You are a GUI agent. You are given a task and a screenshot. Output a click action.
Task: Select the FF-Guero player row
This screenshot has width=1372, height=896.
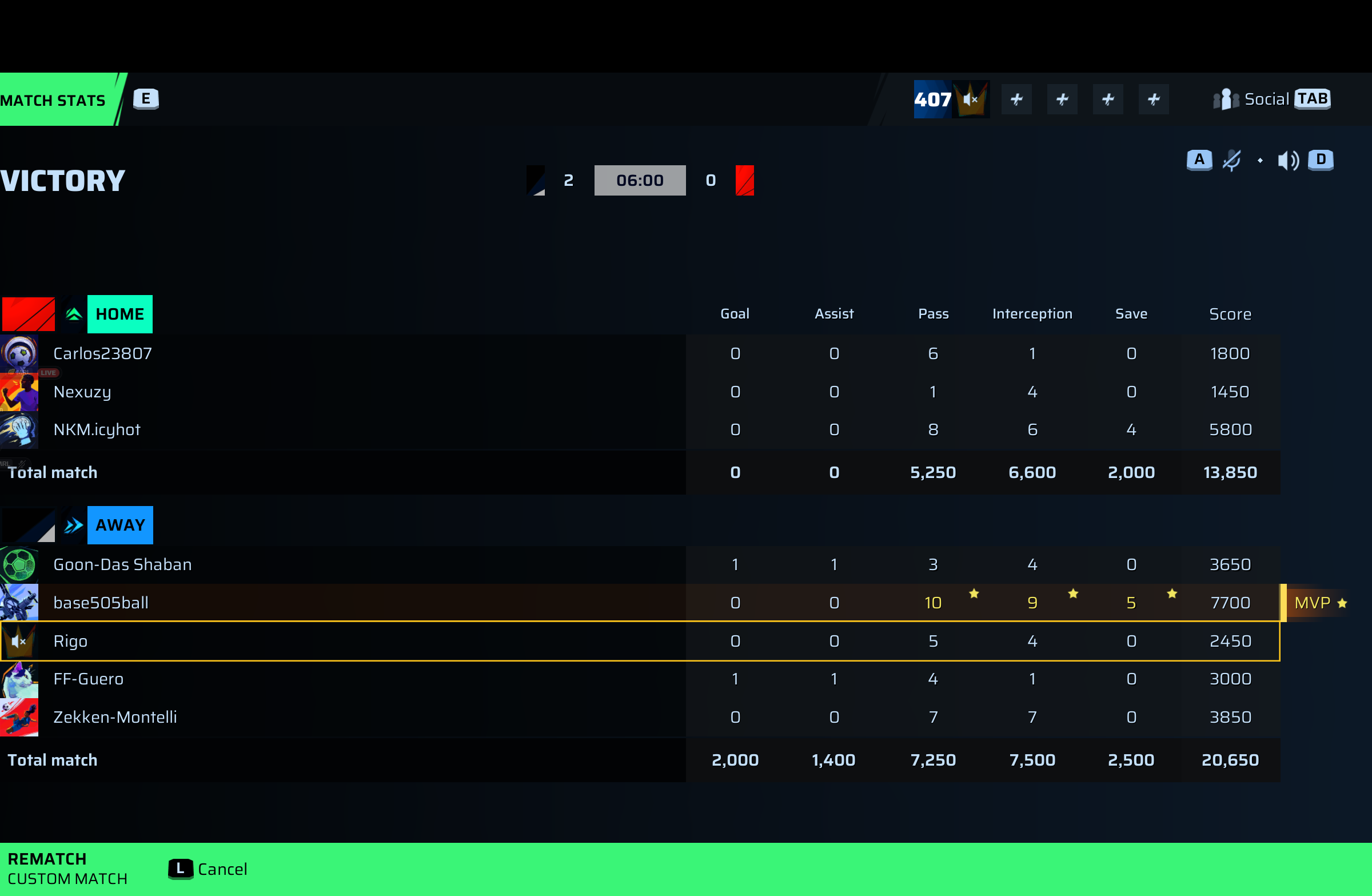88,679
